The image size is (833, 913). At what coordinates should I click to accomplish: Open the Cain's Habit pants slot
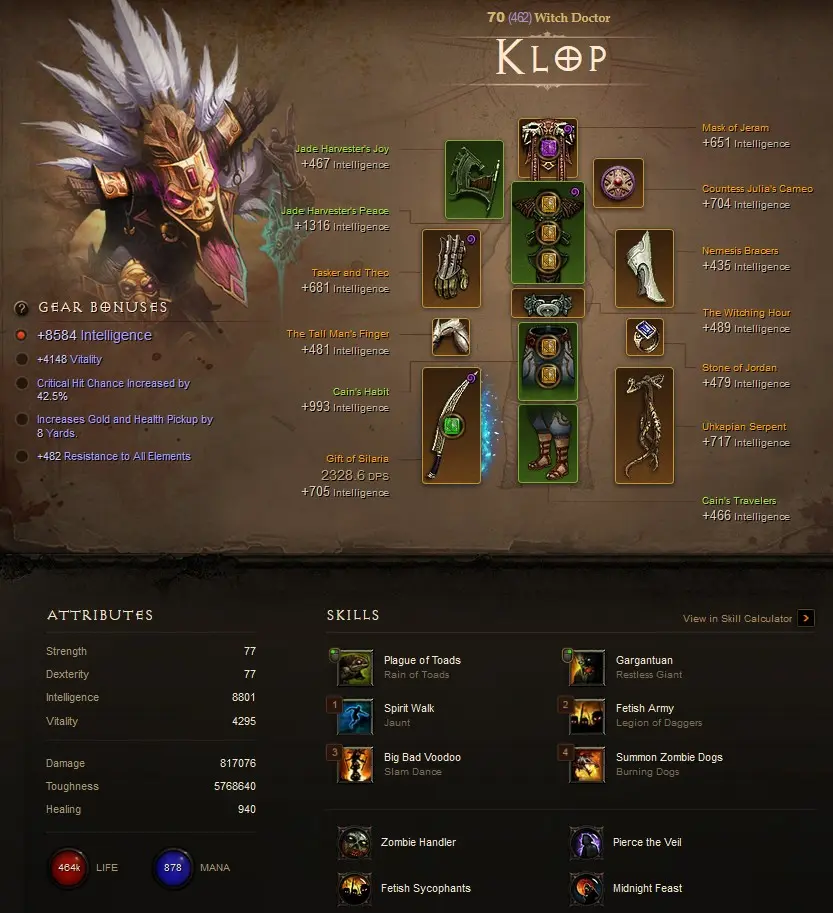coord(548,361)
